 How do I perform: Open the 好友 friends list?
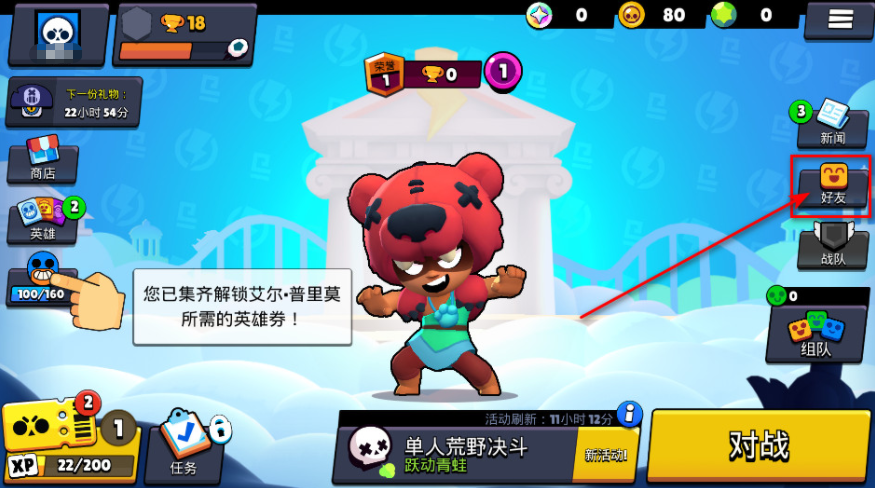(x=833, y=185)
